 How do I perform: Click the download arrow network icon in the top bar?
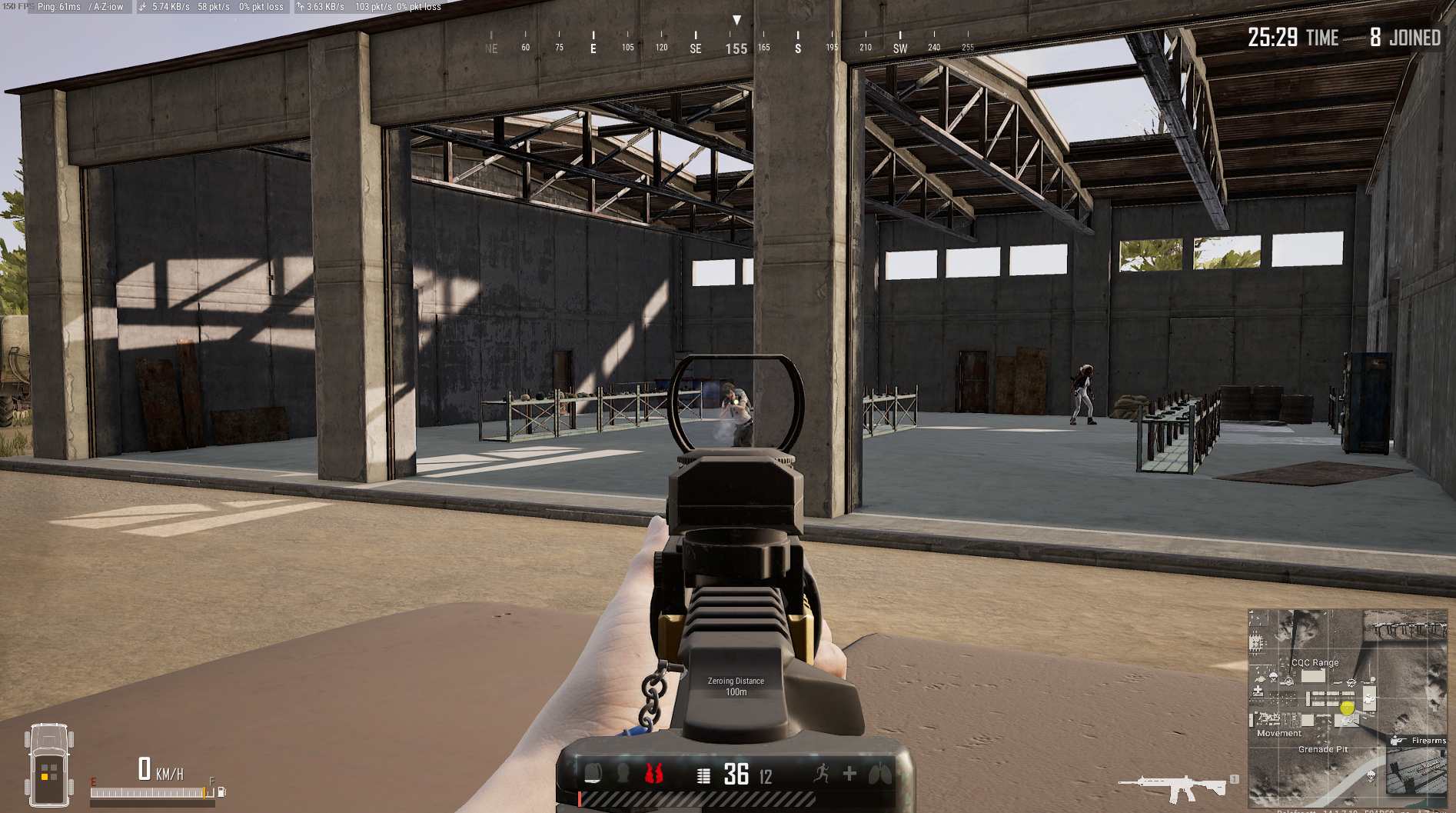[141, 7]
